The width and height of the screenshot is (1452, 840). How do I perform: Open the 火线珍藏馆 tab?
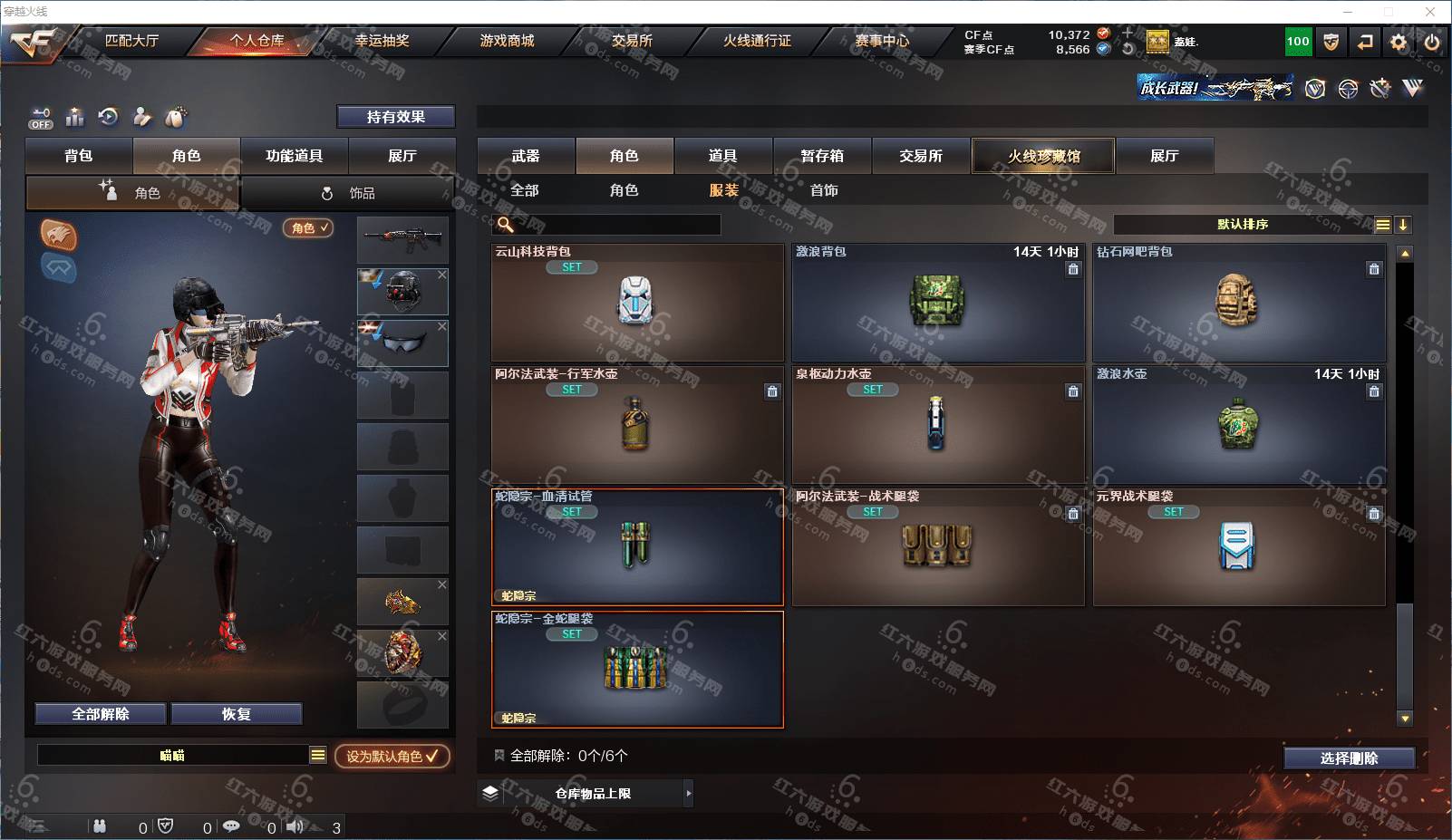tap(1043, 156)
